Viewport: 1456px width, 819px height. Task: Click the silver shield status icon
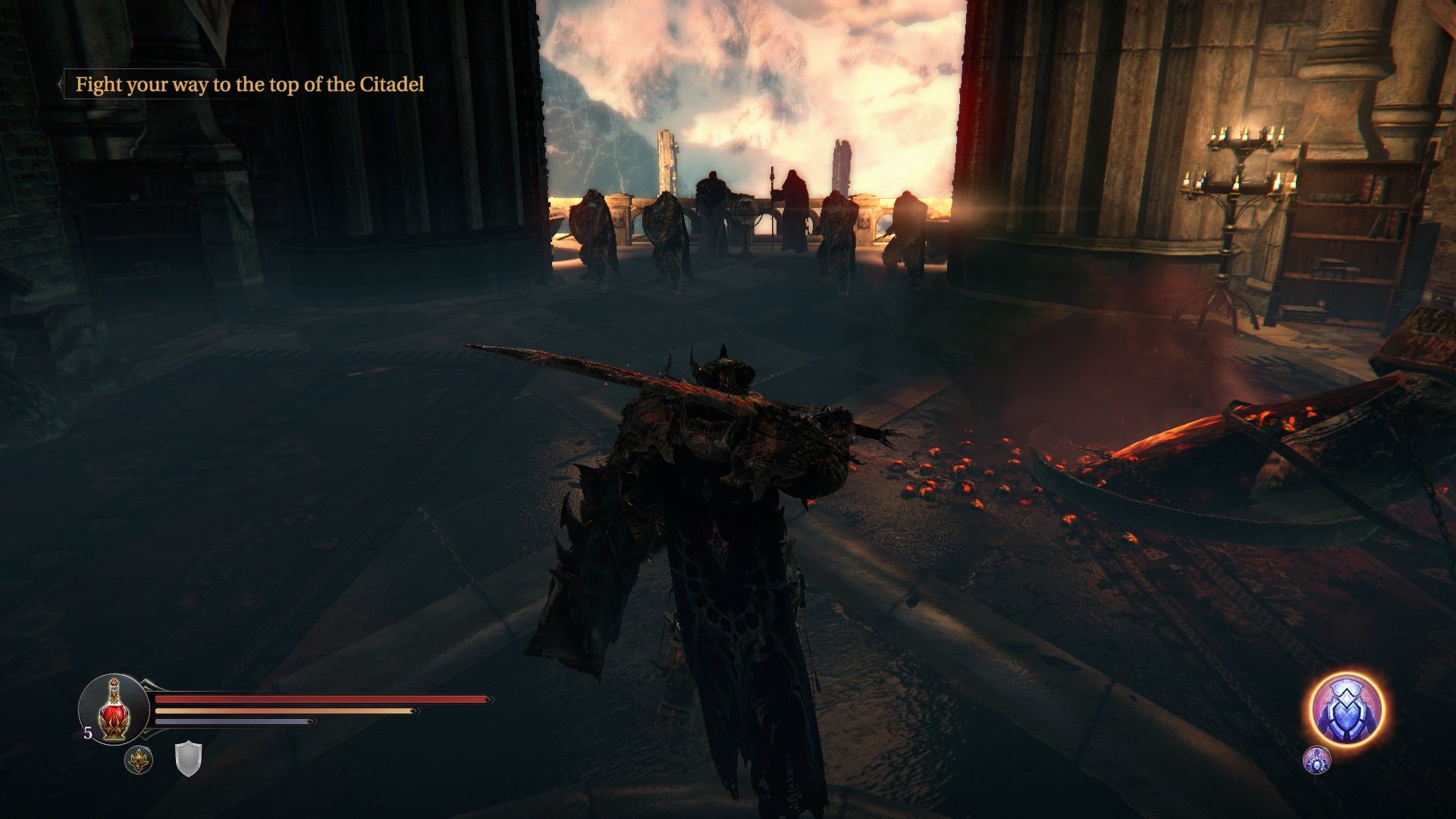(188, 760)
